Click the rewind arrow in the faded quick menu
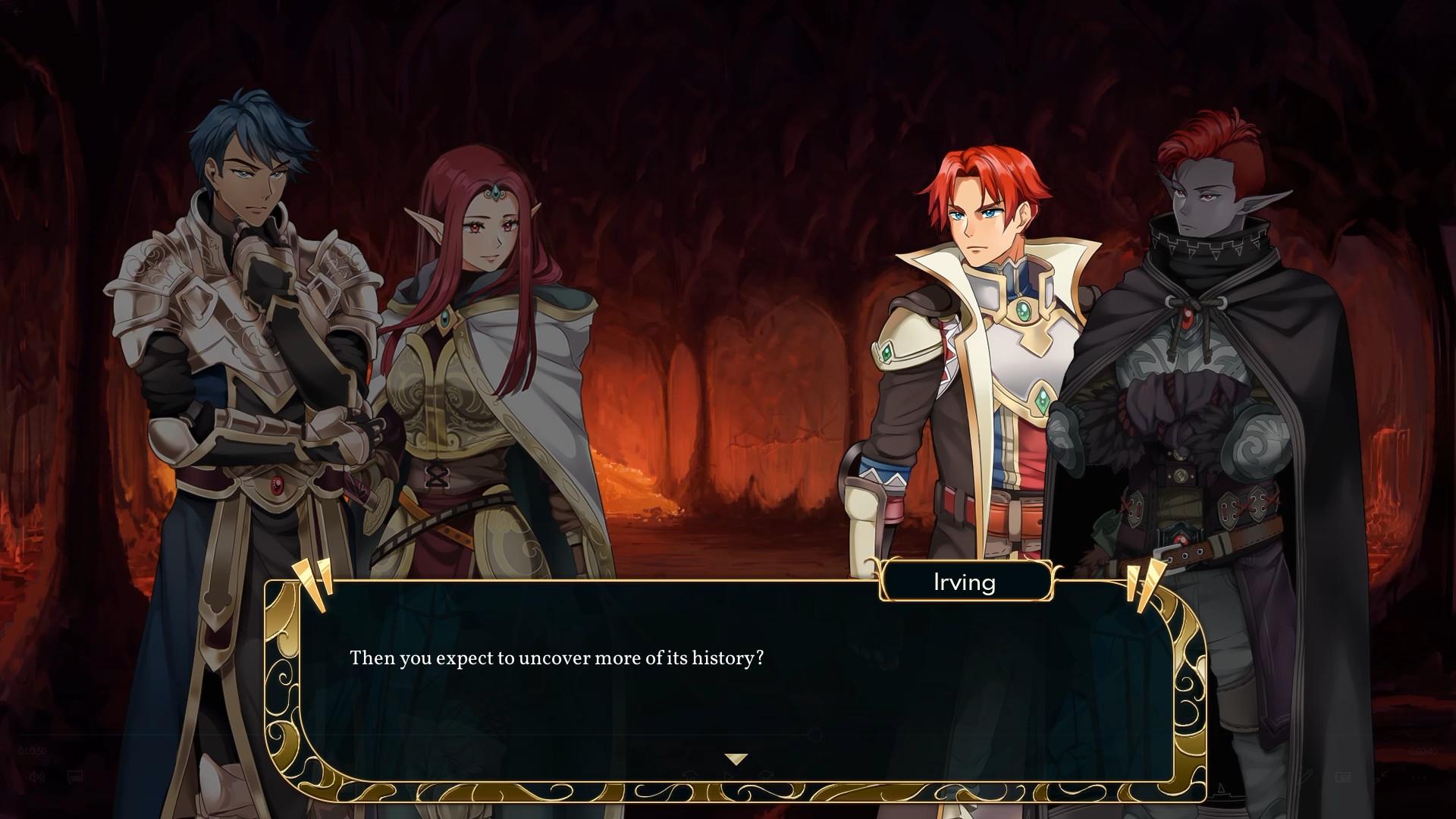 pyautogui.click(x=690, y=774)
